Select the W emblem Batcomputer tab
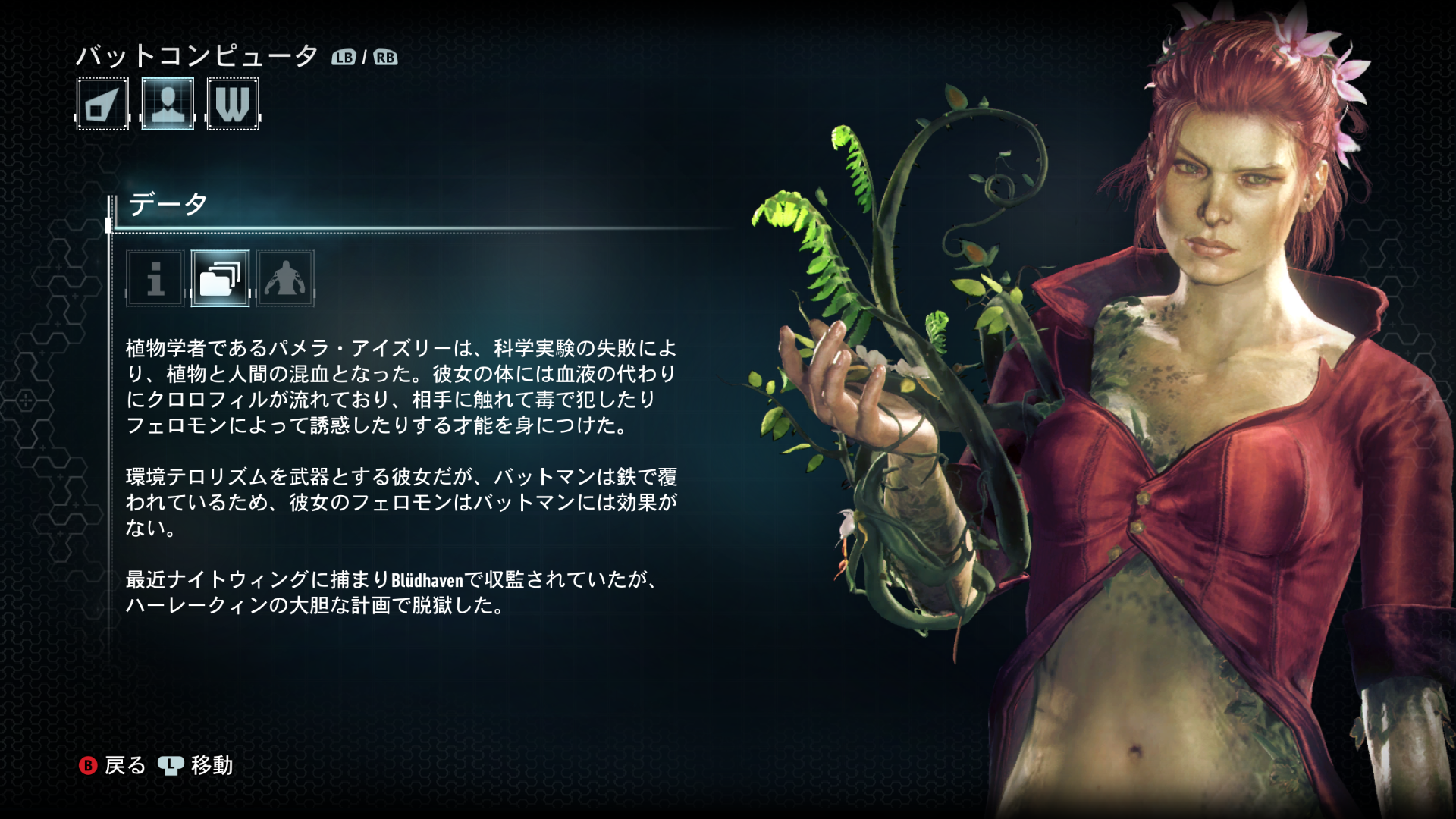1456x819 pixels. tap(233, 104)
